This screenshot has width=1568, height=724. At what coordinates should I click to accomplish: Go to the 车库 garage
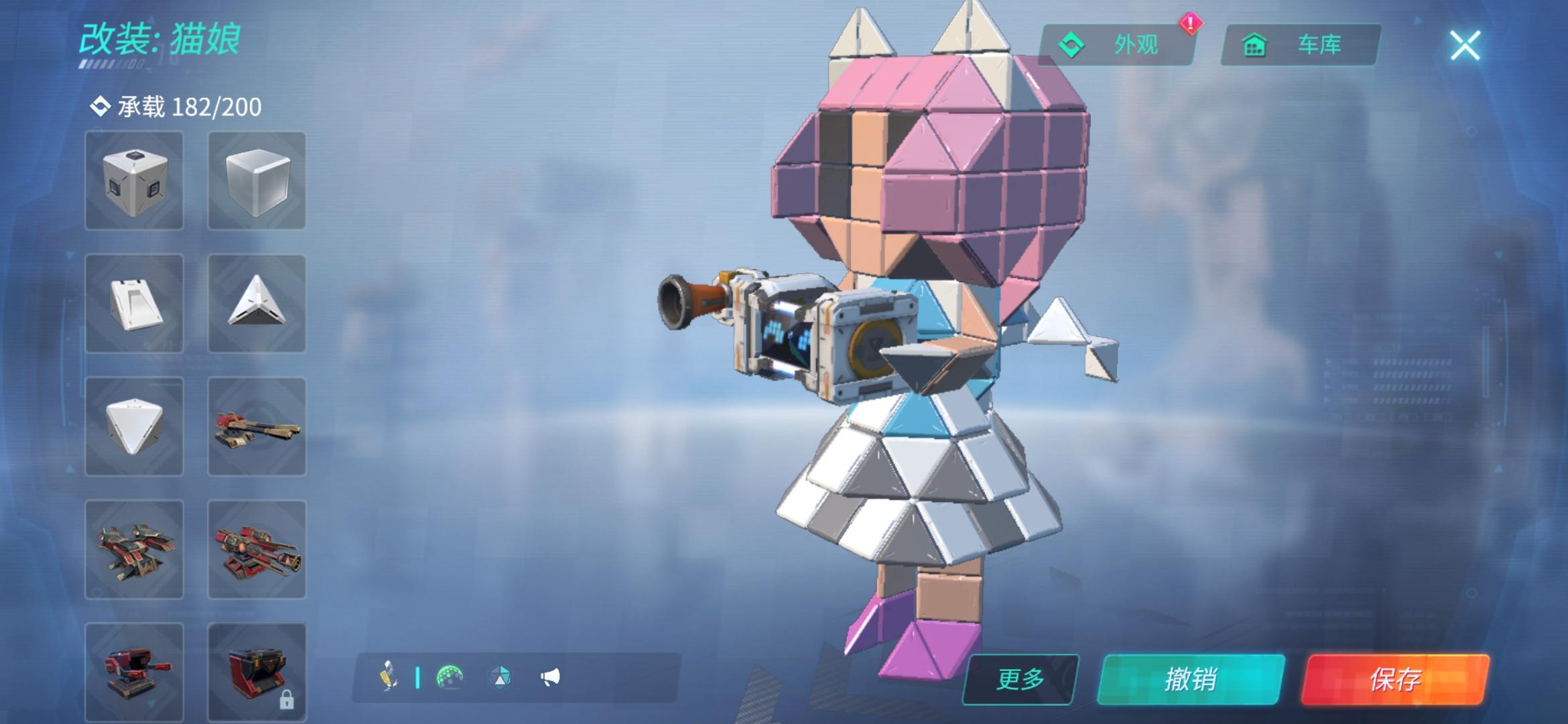click(1301, 45)
